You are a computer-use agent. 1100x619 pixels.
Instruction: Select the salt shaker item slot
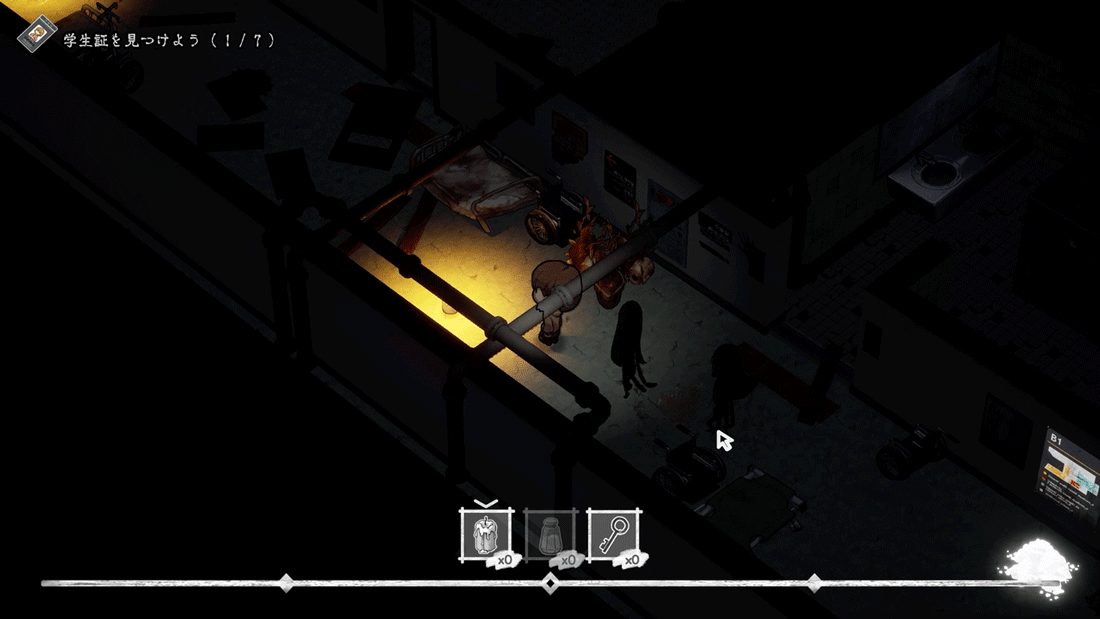(549, 536)
